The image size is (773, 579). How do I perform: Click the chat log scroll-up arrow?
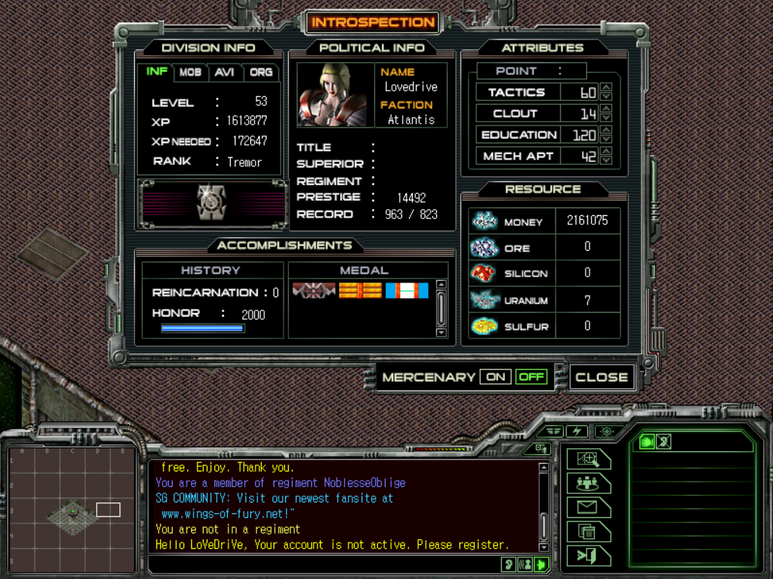coord(543,467)
